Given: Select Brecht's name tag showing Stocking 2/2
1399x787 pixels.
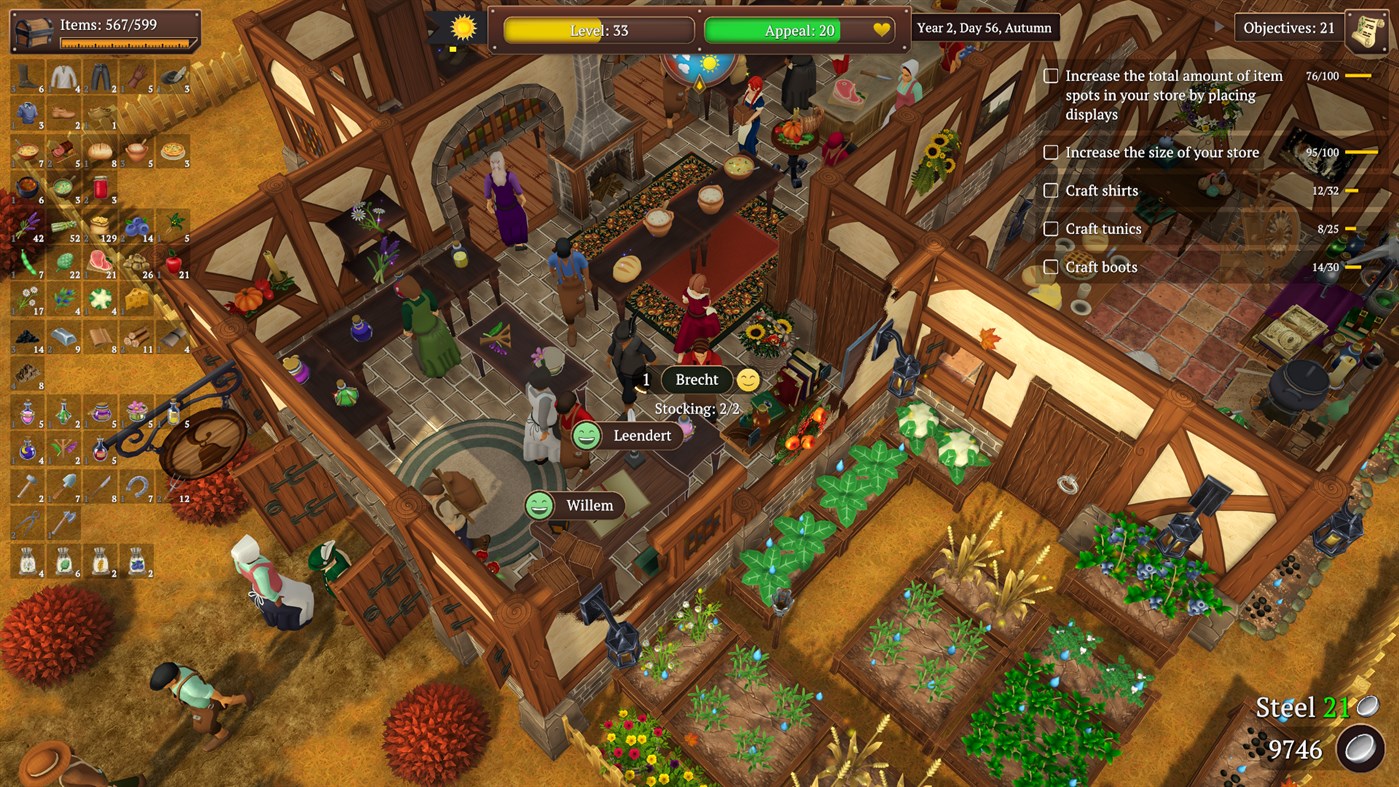Looking at the screenshot, I should (697, 379).
